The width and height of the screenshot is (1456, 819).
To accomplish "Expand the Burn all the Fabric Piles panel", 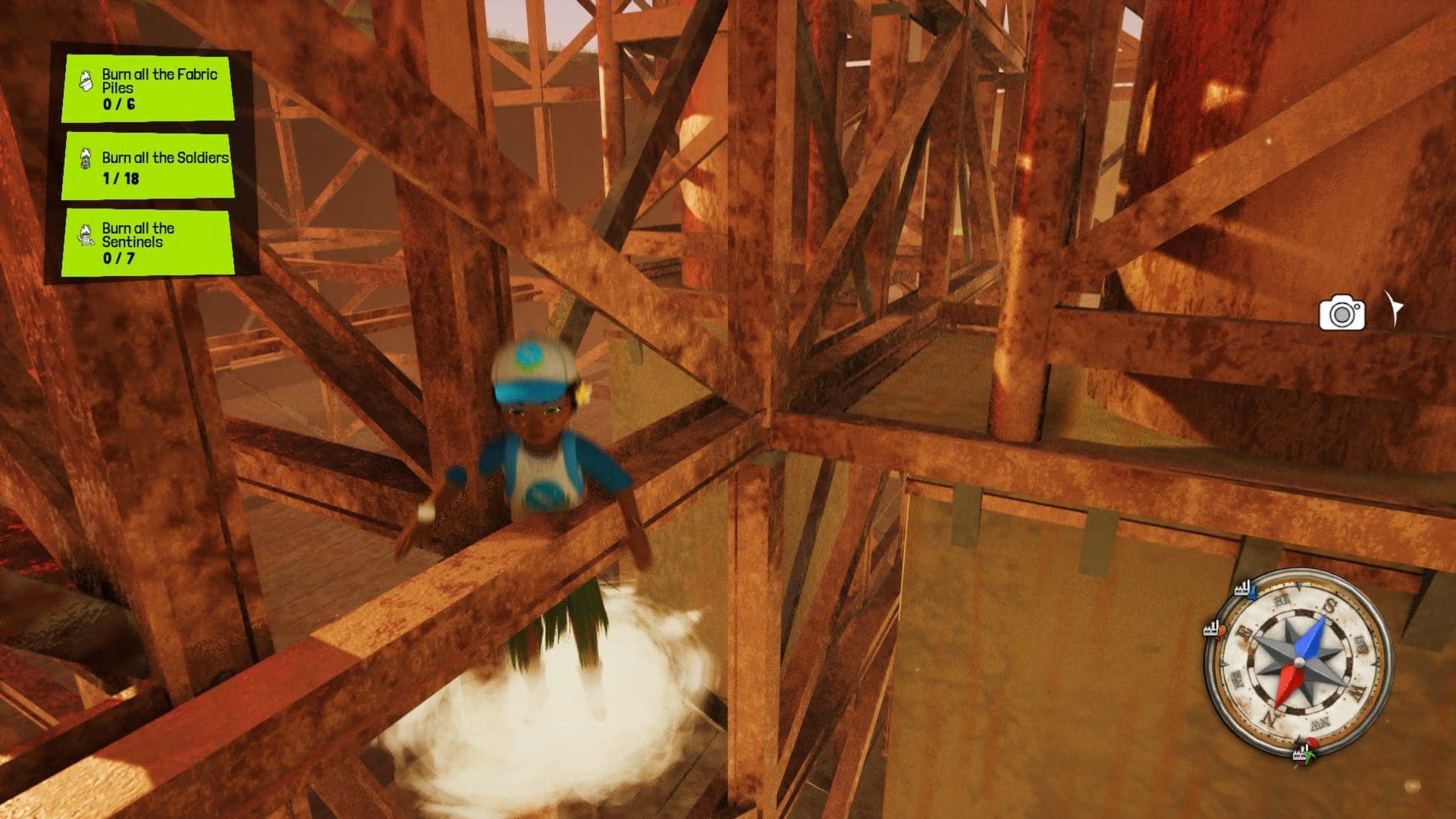I will [148, 87].
